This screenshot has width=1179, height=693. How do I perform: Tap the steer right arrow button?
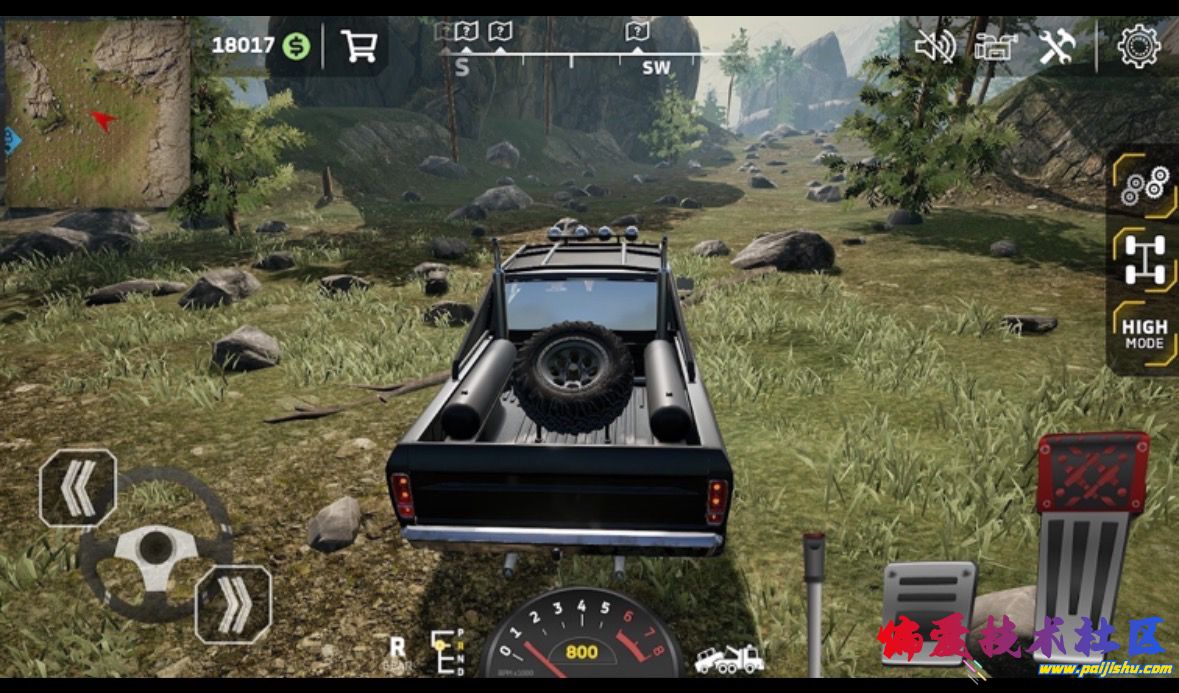pyautogui.click(x=233, y=604)
